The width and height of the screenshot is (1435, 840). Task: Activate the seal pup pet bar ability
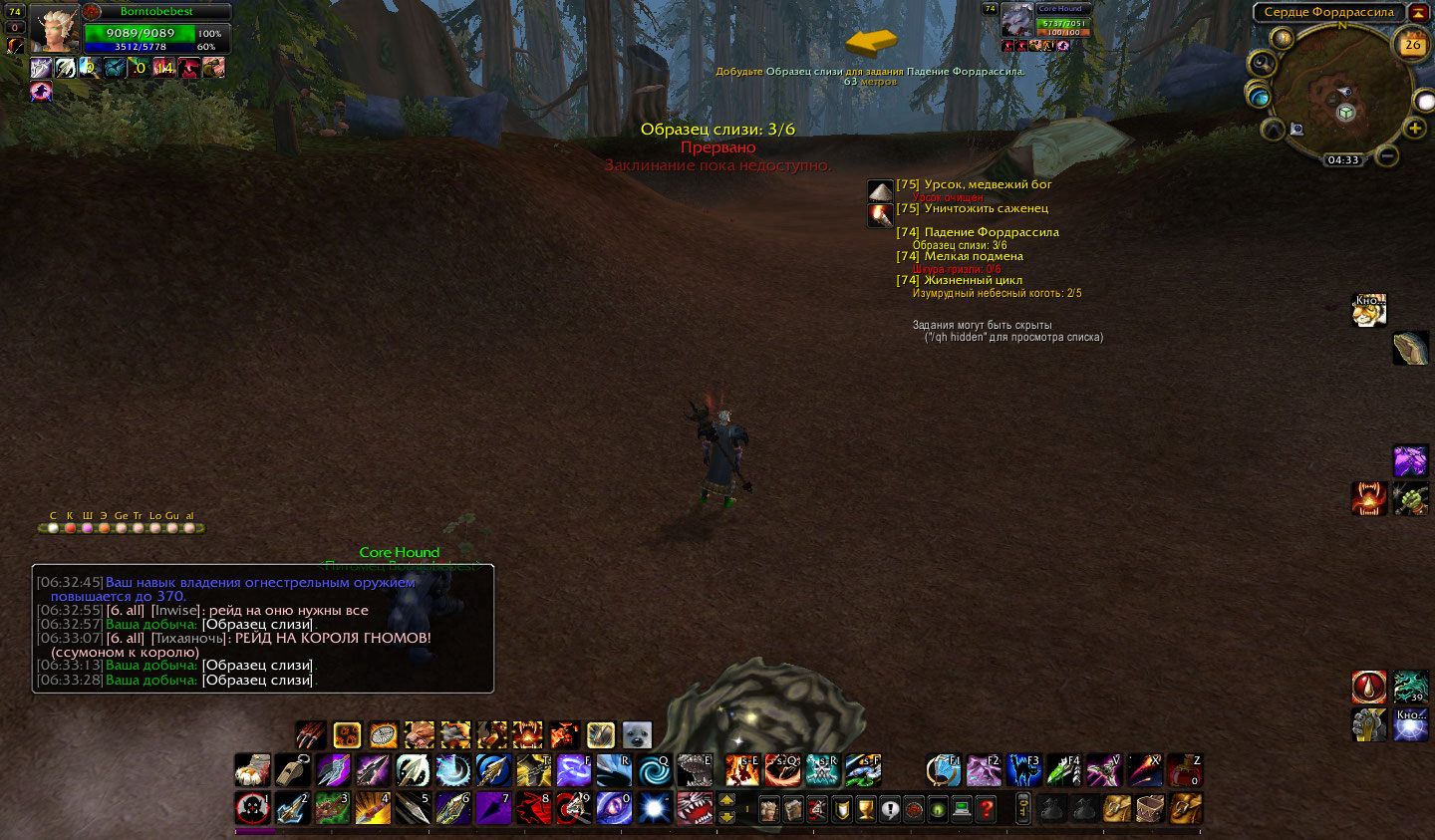point(636,735)
